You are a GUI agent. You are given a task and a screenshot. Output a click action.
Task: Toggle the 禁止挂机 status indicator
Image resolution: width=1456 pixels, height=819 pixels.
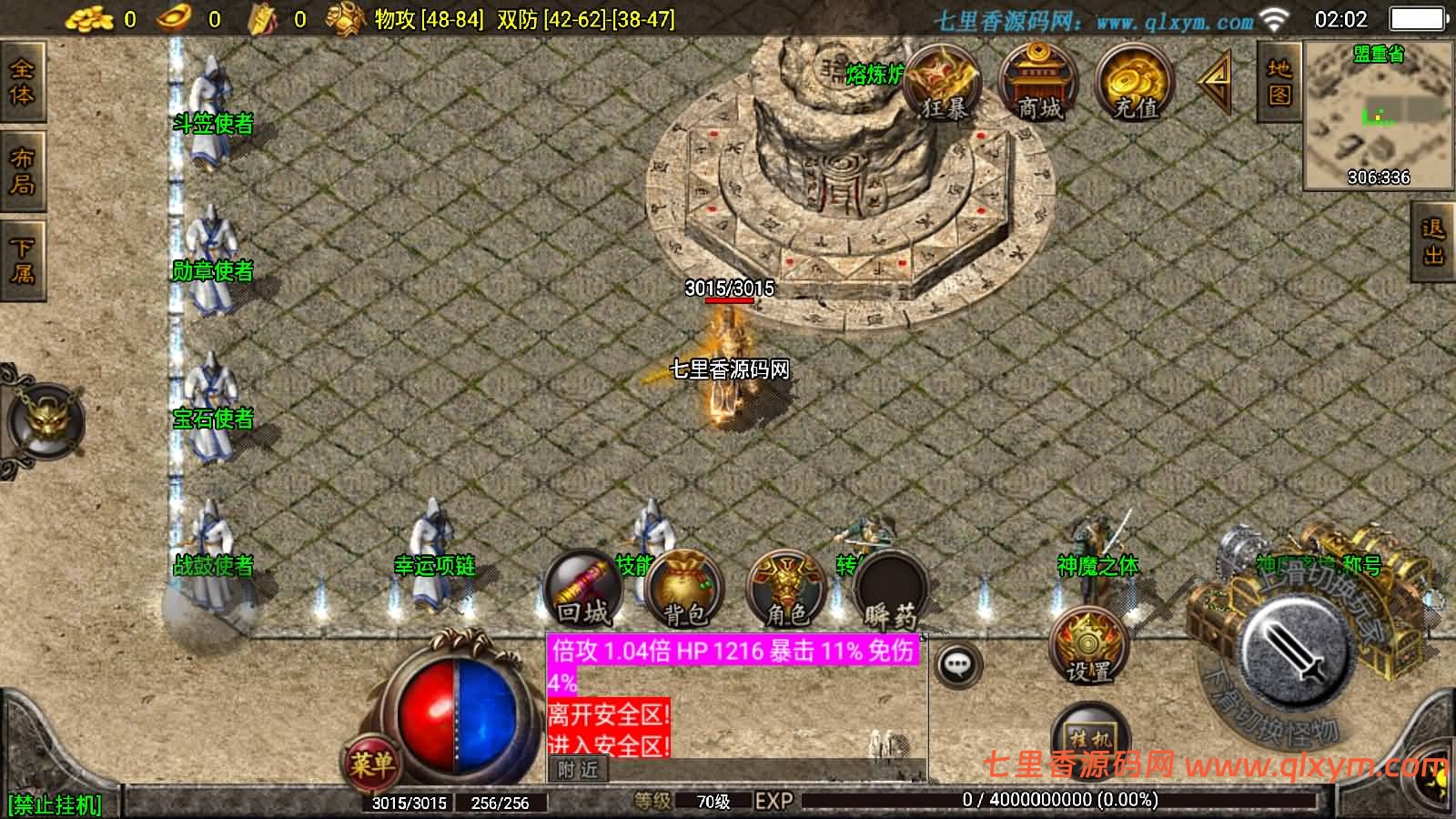pos(56,803)
